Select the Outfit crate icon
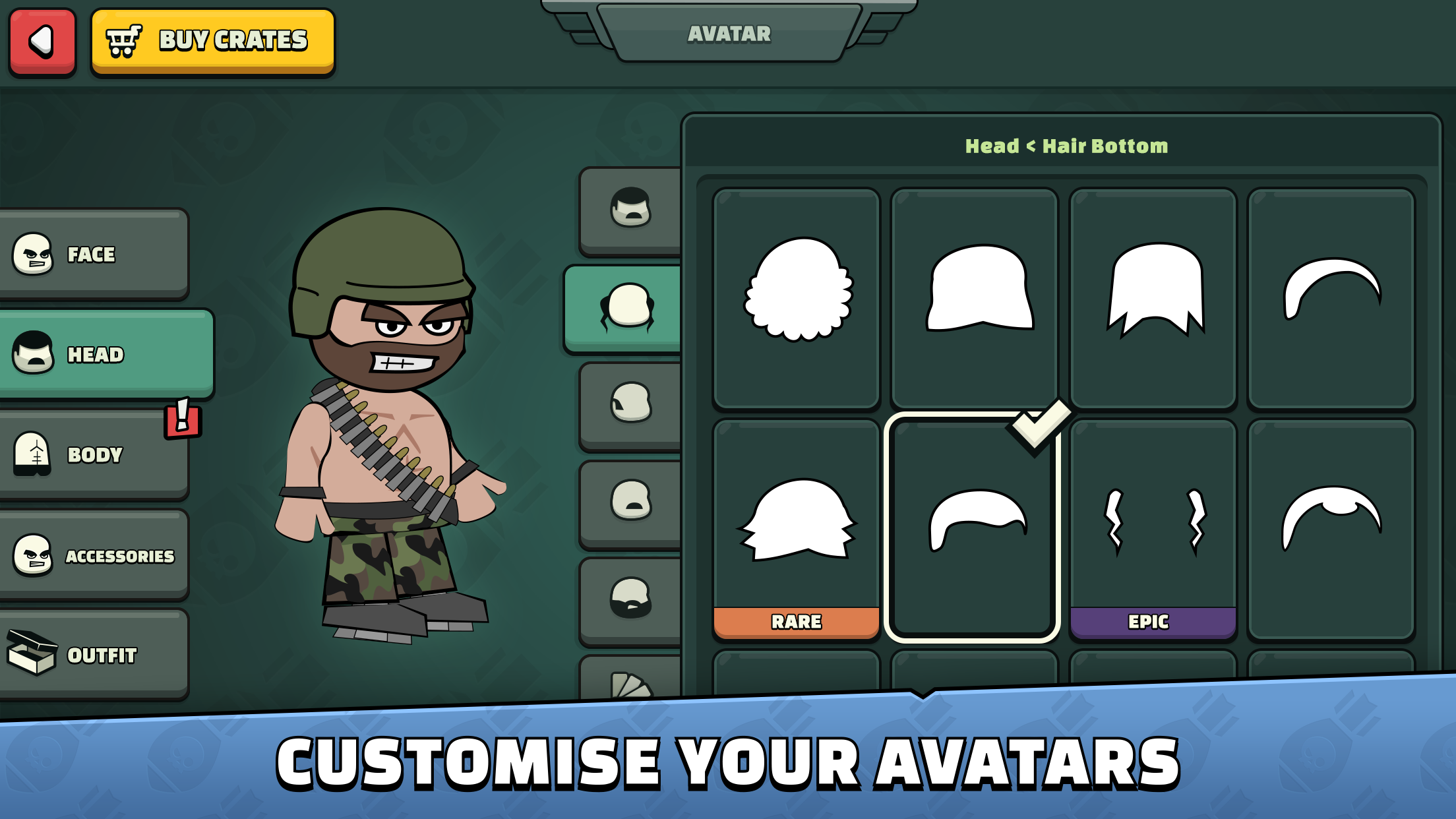Viewport: 1456px width, 819px height. coord(34,656)
